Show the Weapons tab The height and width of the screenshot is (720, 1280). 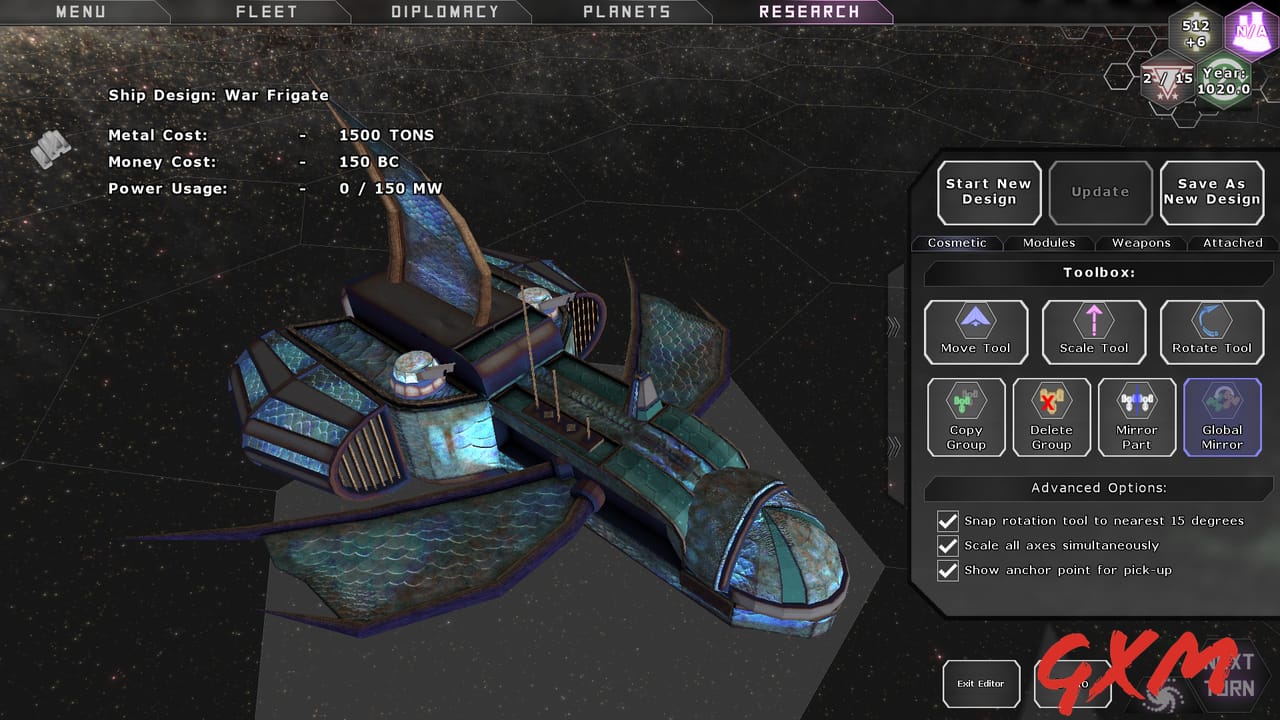[1141, 243]
